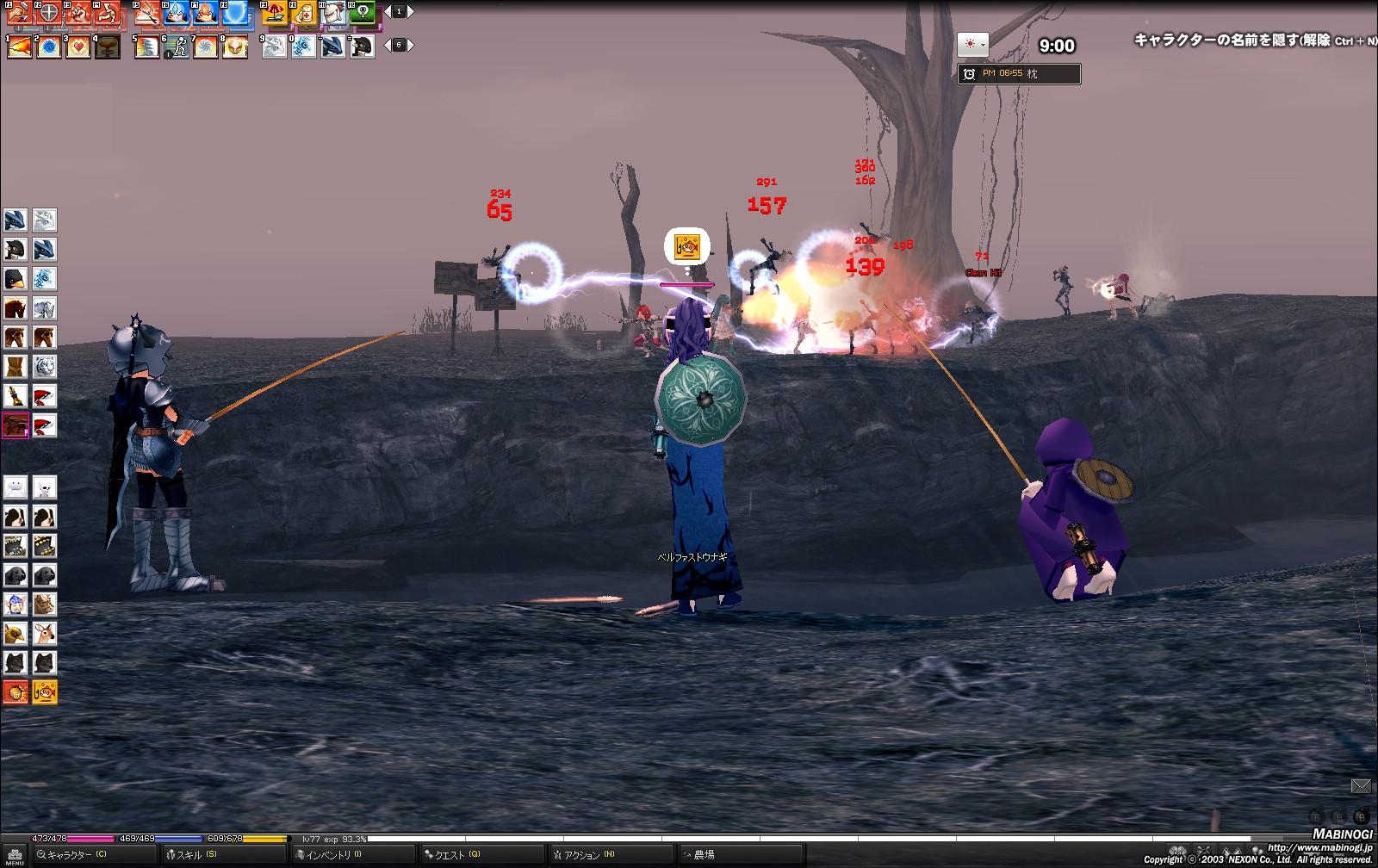The width and height of the screenshot is (1378, 868).
Task: Switch the top hotbar to the next page
Action: (411, 12)
